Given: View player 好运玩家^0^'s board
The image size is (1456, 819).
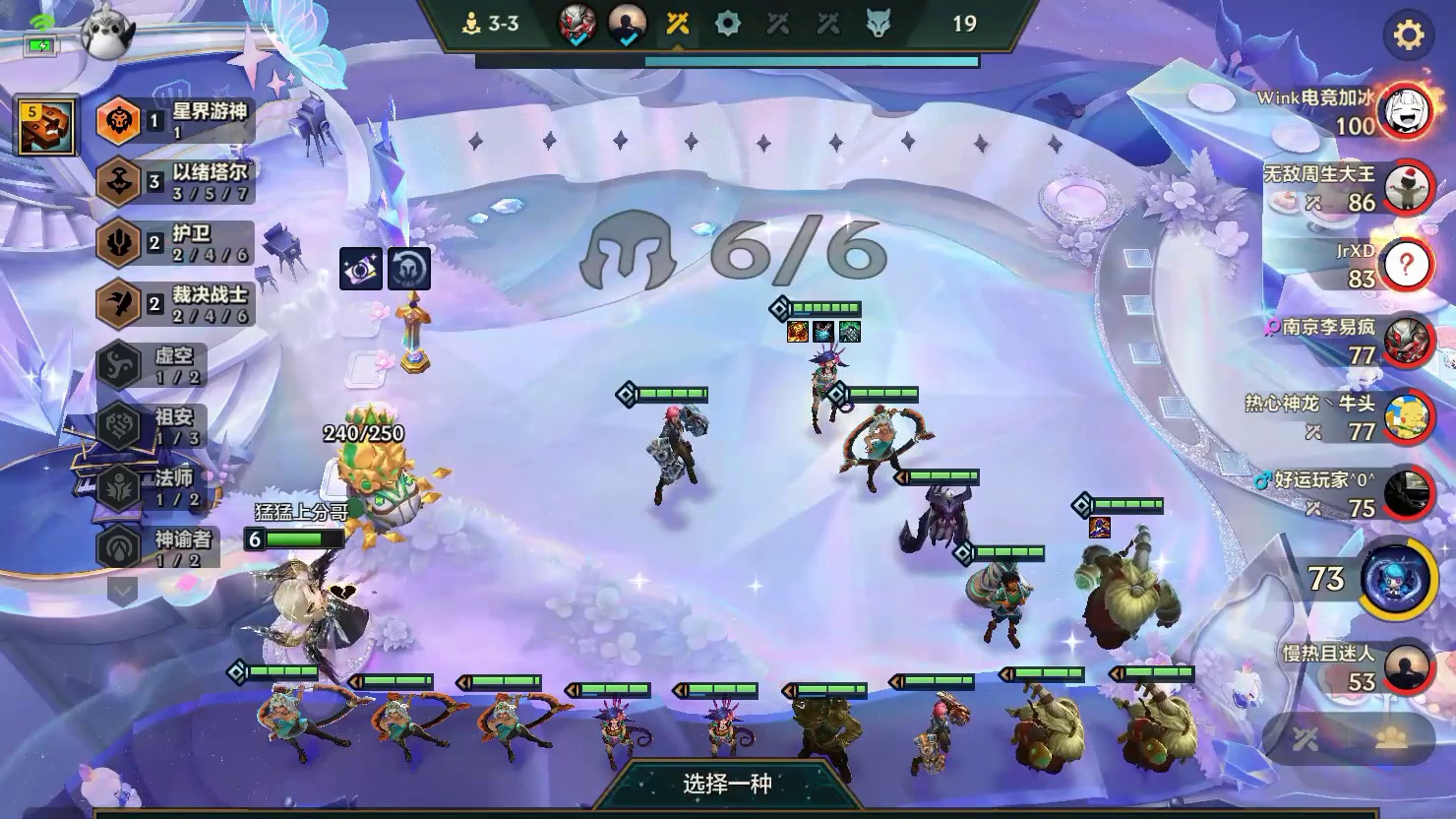Looking at the screenshot, I should click(1405, 494).
